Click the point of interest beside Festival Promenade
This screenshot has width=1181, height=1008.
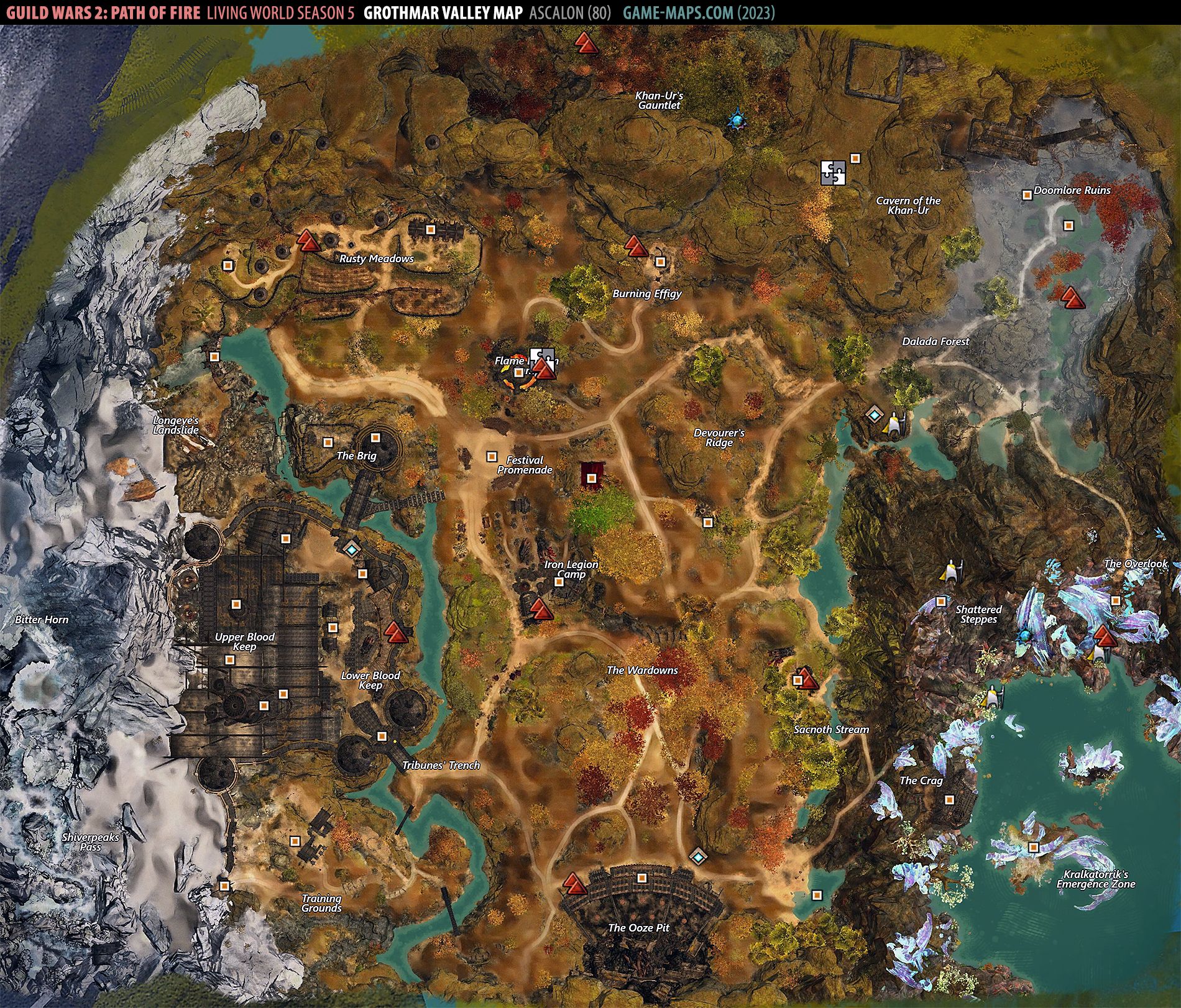[492, 457]
